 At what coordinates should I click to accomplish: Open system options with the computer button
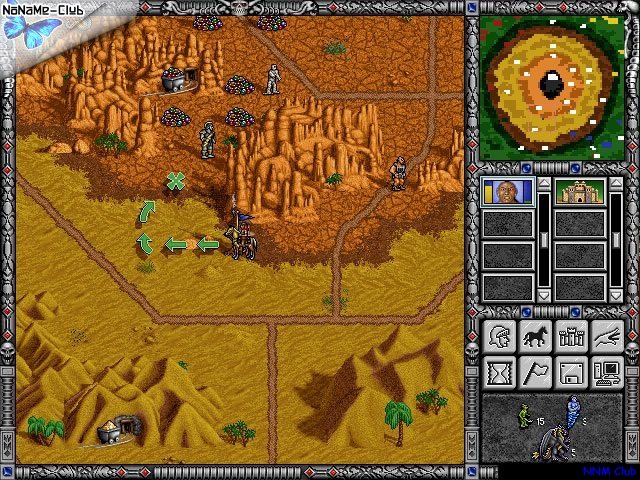pos(606,373)
